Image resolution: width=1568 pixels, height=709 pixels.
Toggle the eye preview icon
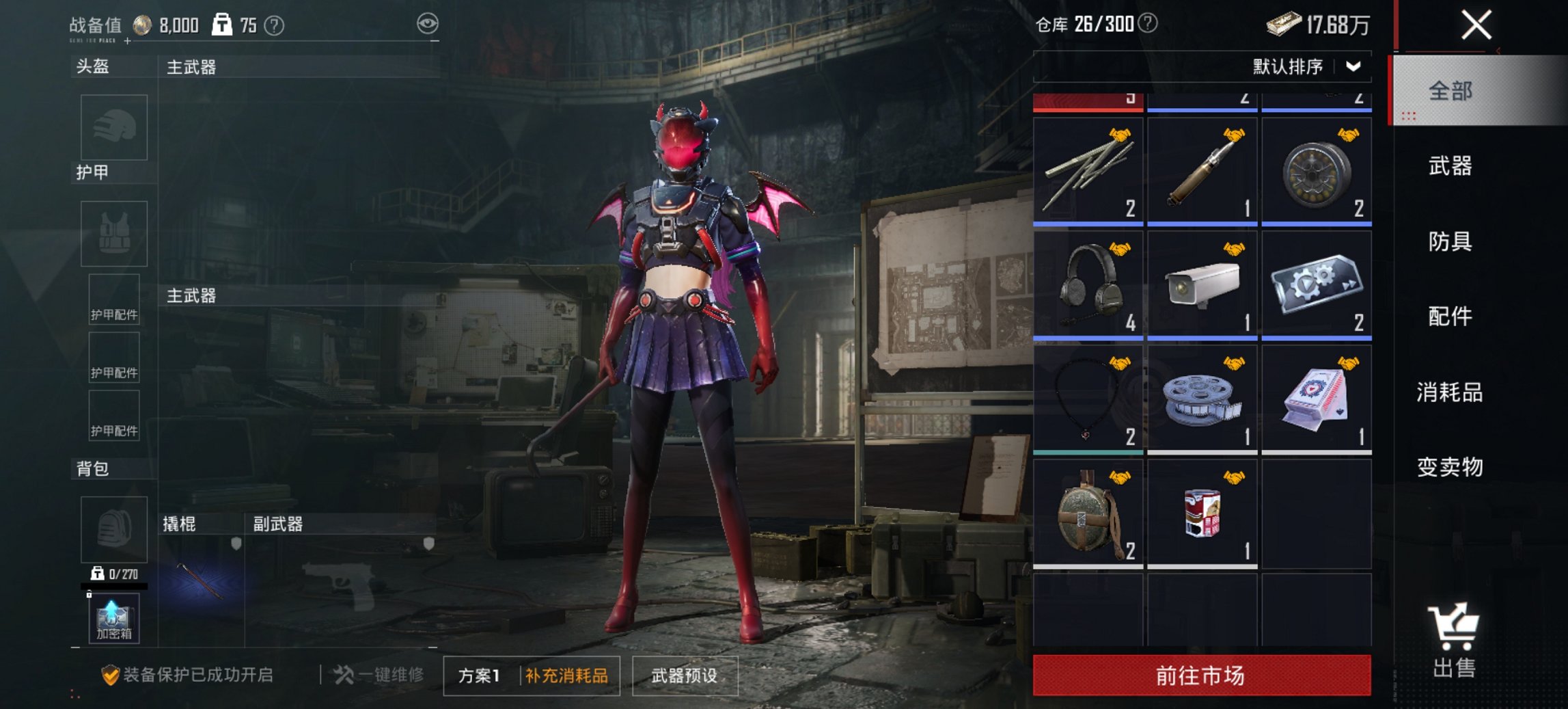click(x=426, y=23)
